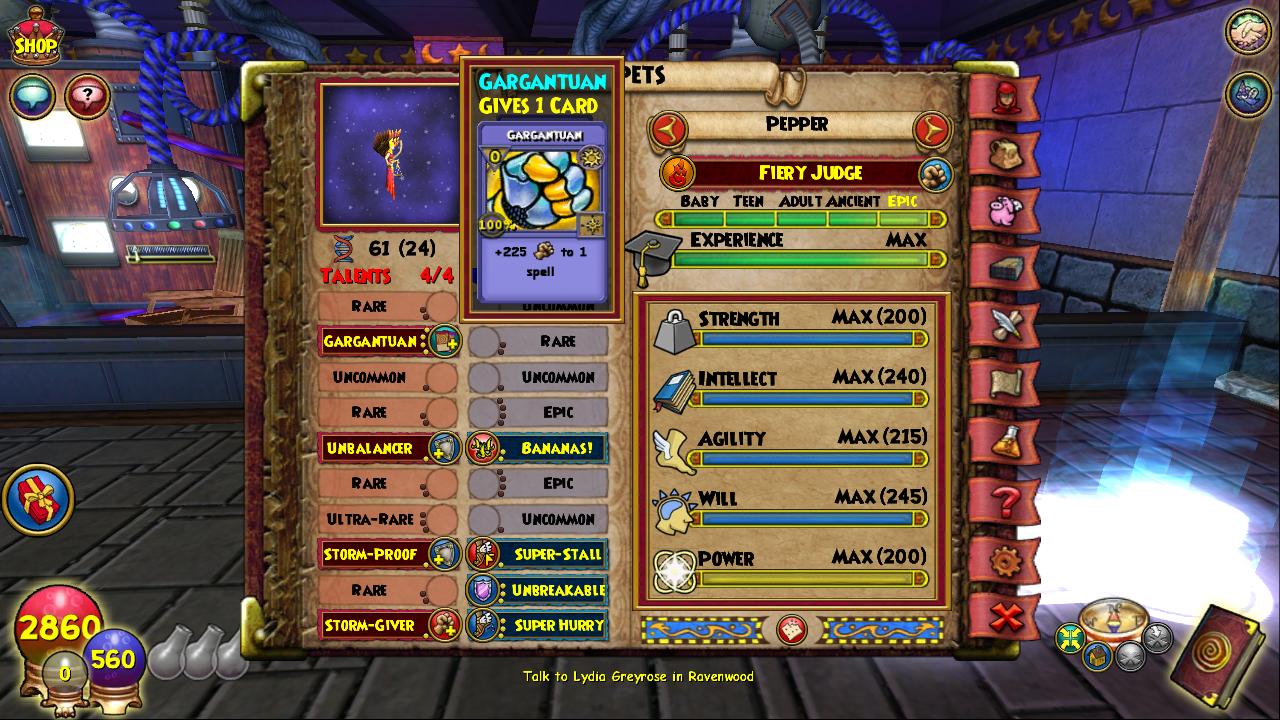Close the pets book with red X
The width and height of the screenshot is (1280, 720).
click(x=1006, y=616)
